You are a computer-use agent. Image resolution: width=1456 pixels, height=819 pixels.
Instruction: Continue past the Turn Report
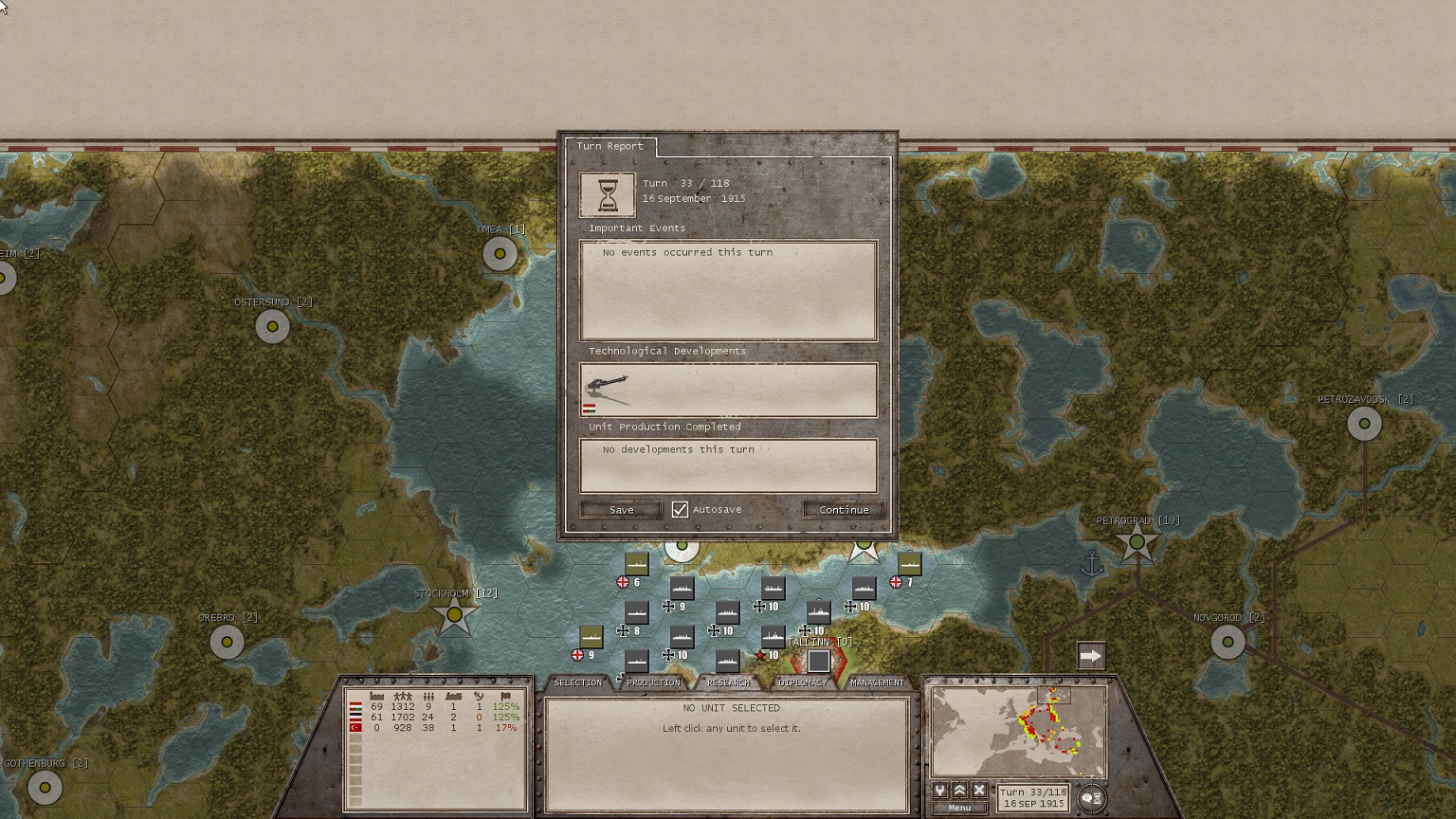[x=844, y=510]
